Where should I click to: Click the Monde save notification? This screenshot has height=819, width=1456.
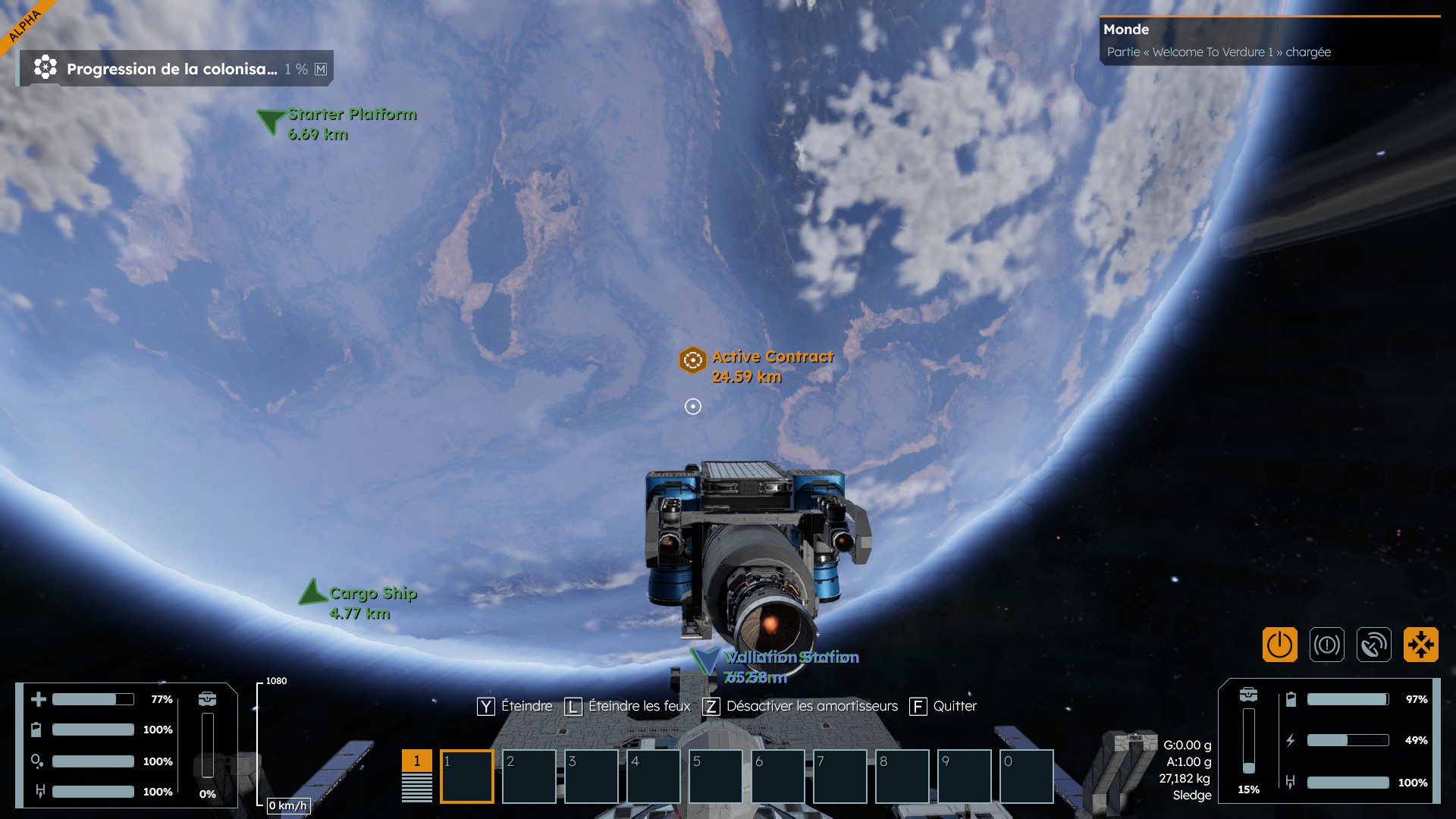click(1269, 41)
